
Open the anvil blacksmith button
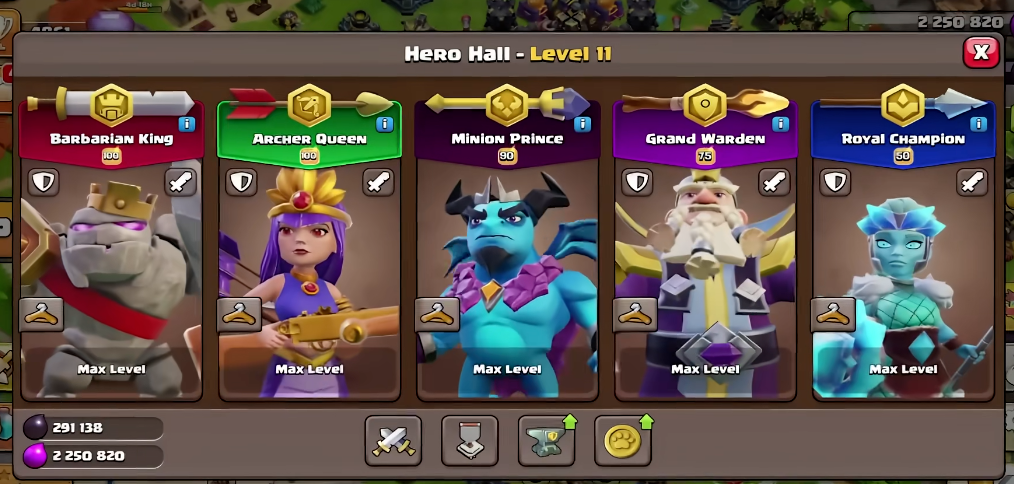point(545,441)
